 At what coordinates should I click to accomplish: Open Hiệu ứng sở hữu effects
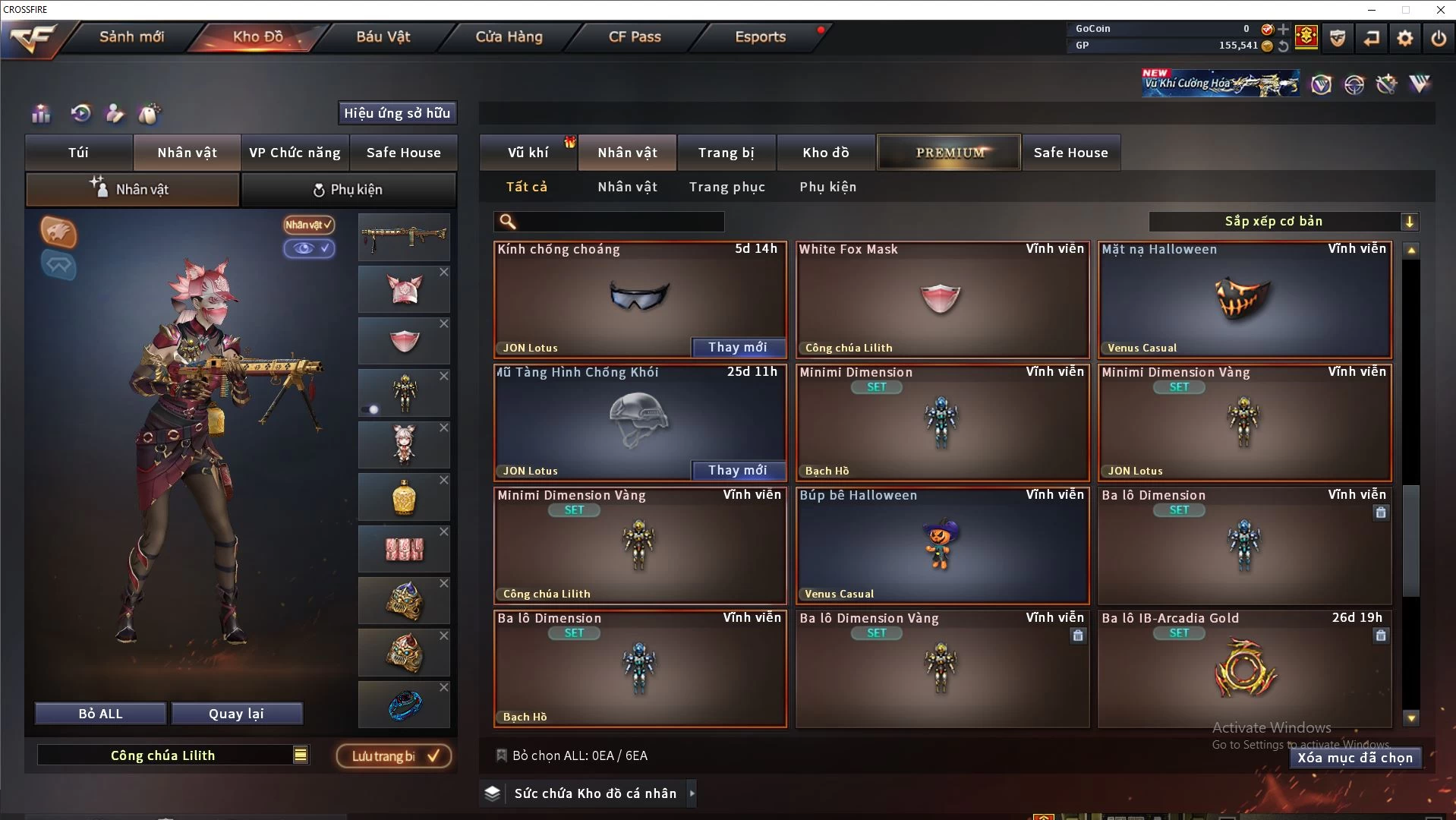click(397, 113)
